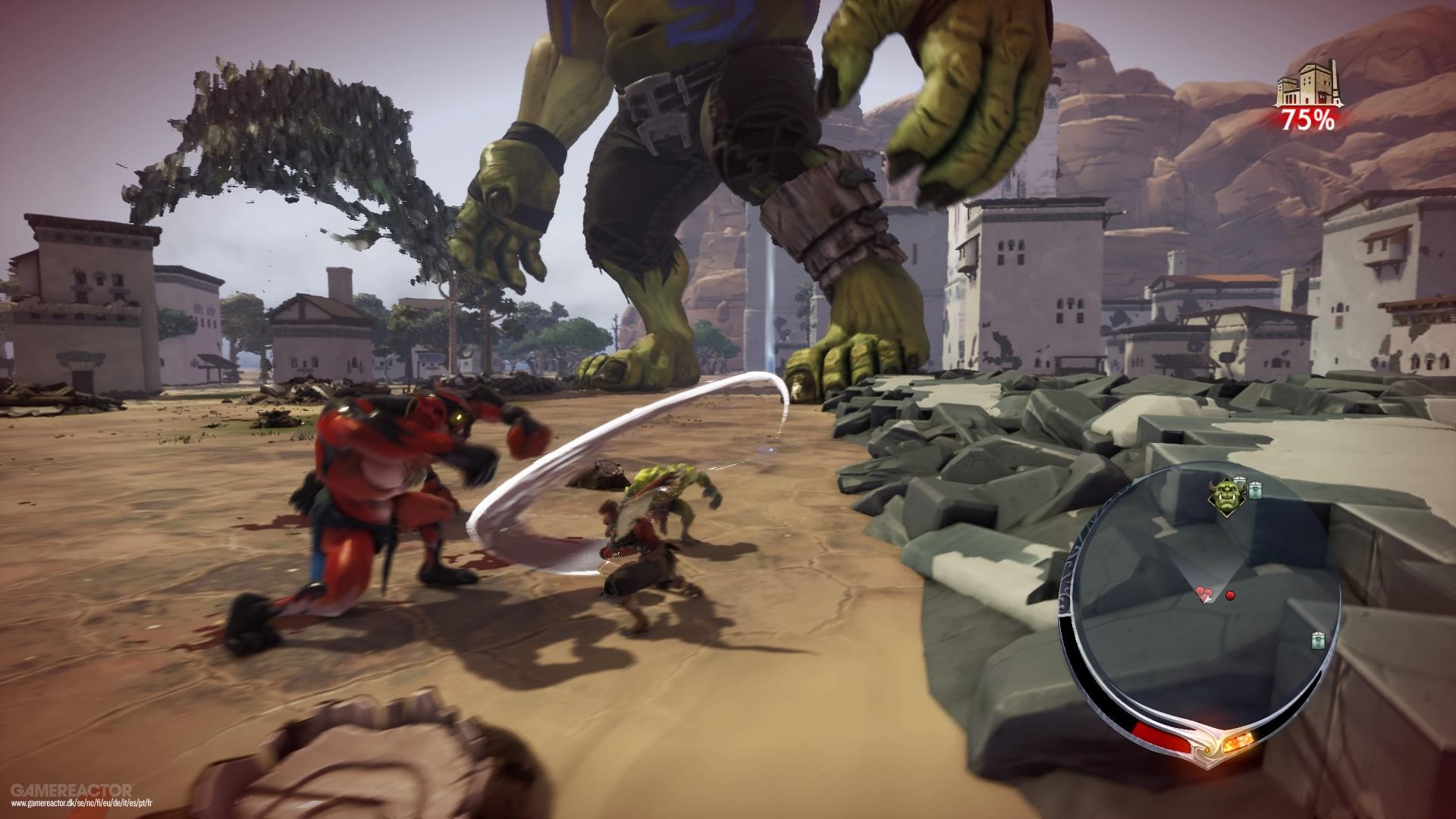Image resolution: width=1456 pixels, height=819 pixels.
Task: Click the red health bar segment below the minimap
Action: 1159,738
